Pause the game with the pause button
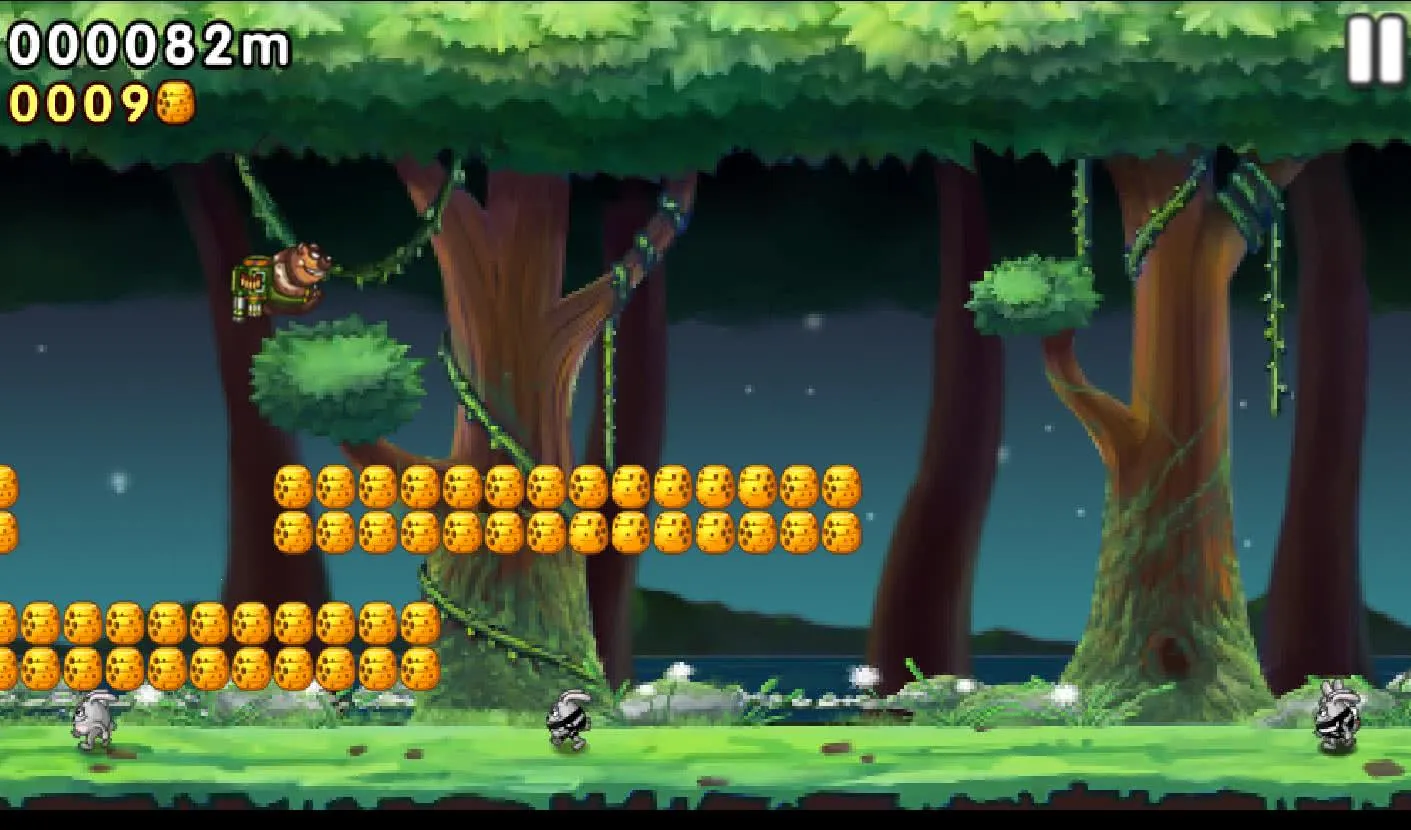Image resolution: width=1411 pixels, height=830 pixels. coord(1376,50)
